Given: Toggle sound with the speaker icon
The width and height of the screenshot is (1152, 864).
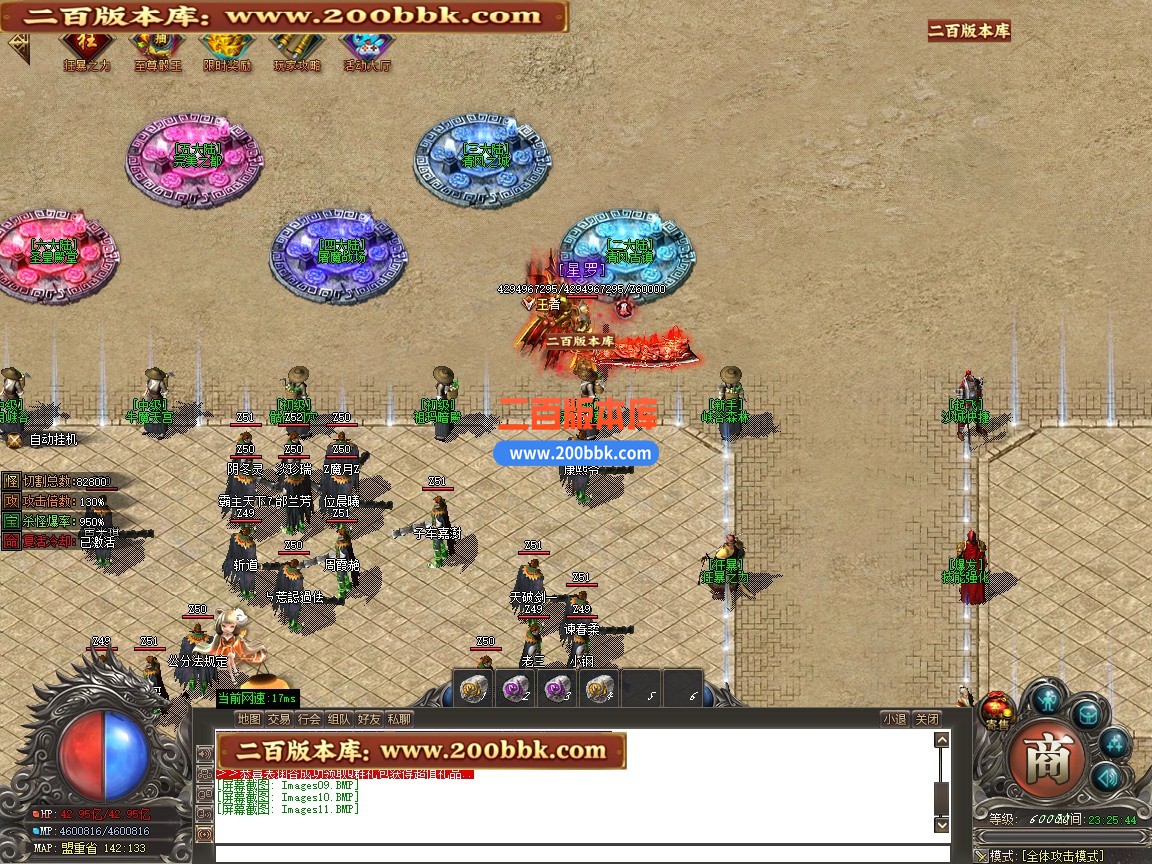Looking at the screenshot, I should point(1104,777).
